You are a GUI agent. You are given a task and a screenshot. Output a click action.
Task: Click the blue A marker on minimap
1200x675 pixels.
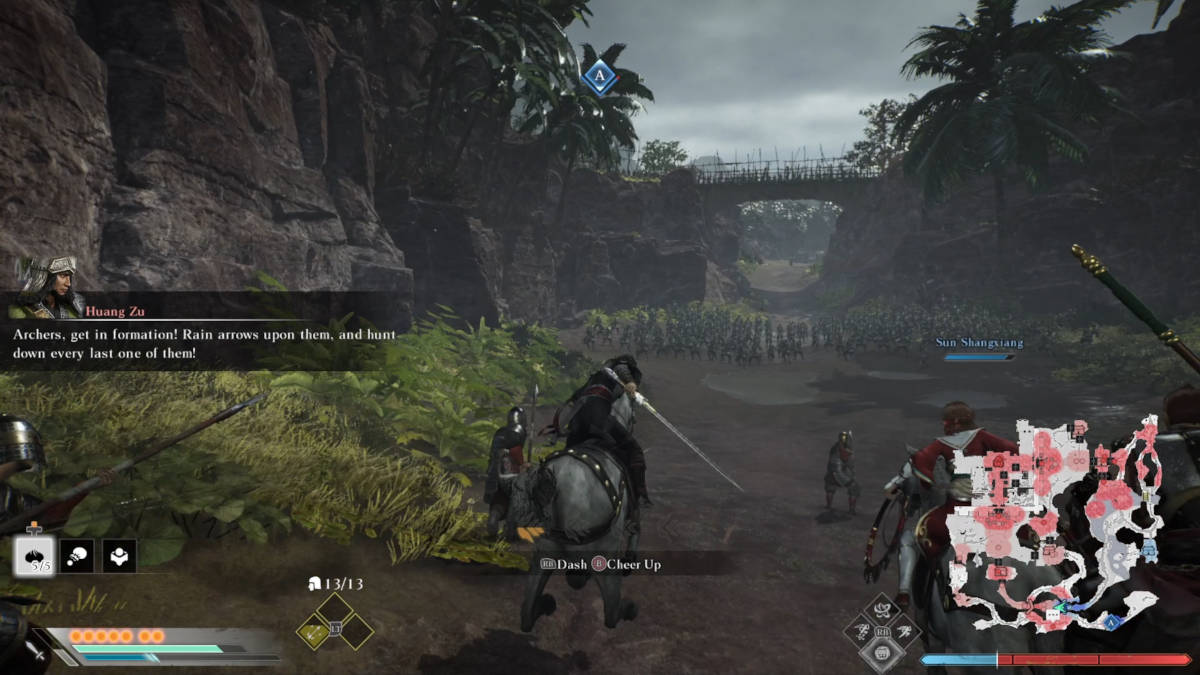tap(1110, 622)
